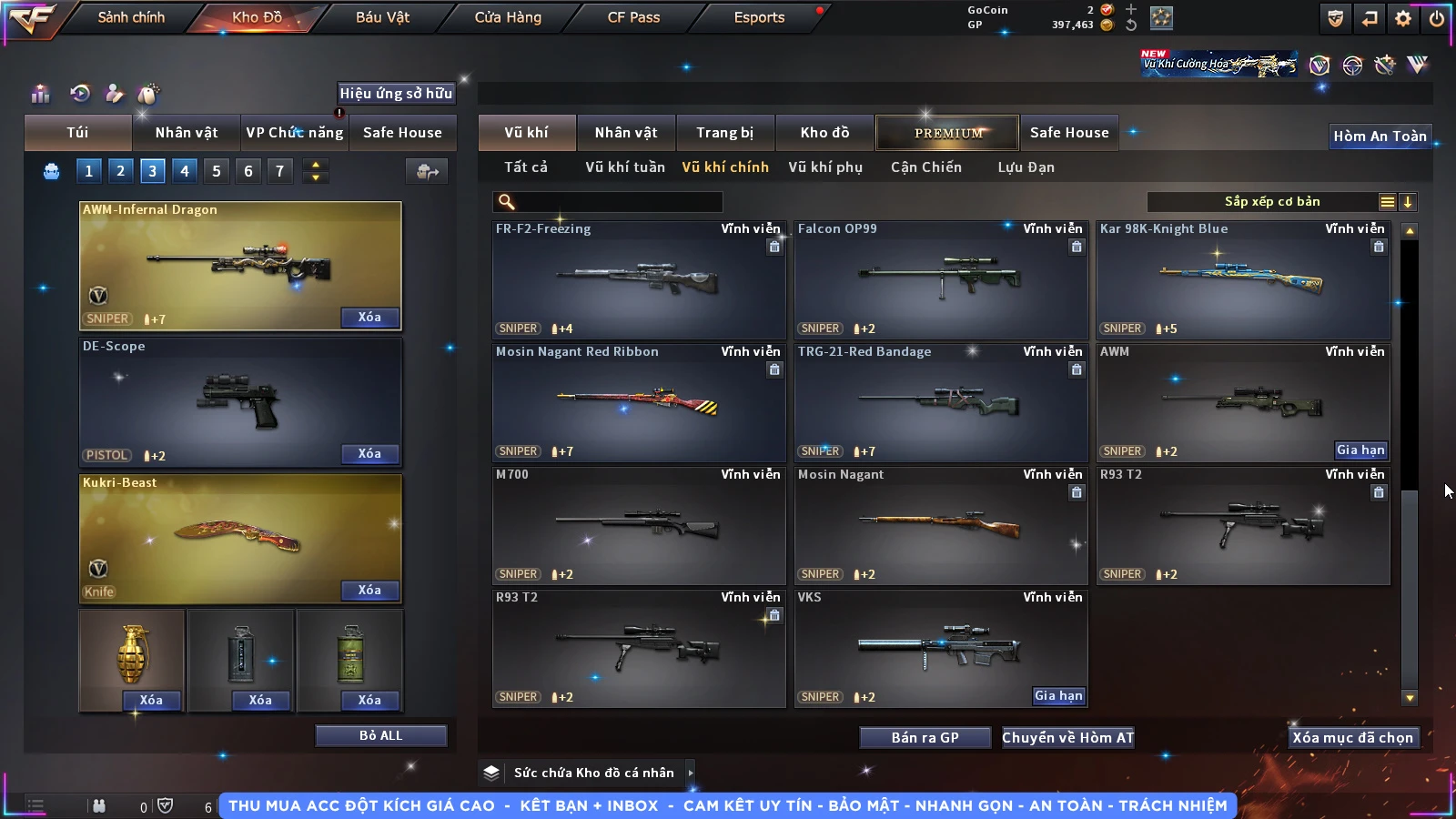The image size is (1456, 819).
Task: Click the power exit button
Action: tap(1436, 18)
